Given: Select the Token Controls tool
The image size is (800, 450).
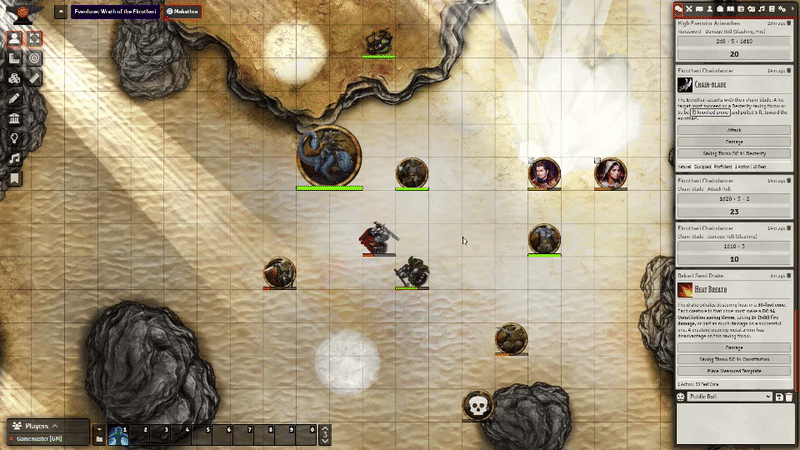Looking at the screenshot, I should (x=15, y=38).
